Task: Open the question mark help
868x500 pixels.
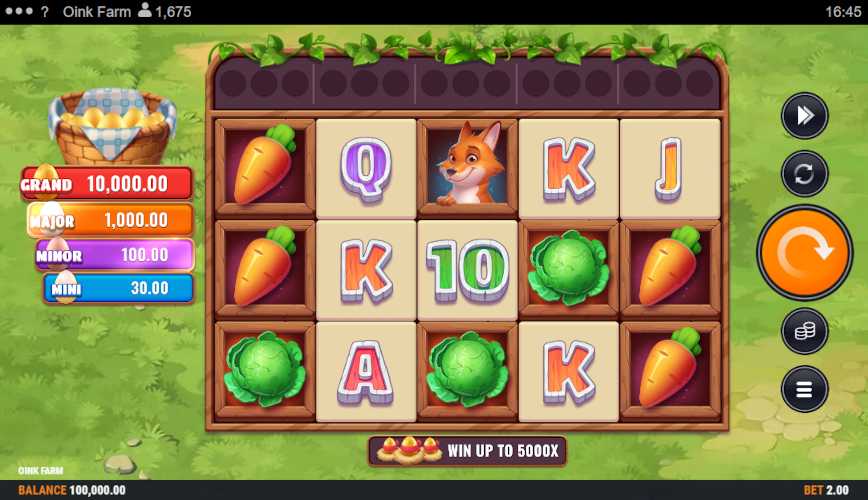Action: click(44, 12)
